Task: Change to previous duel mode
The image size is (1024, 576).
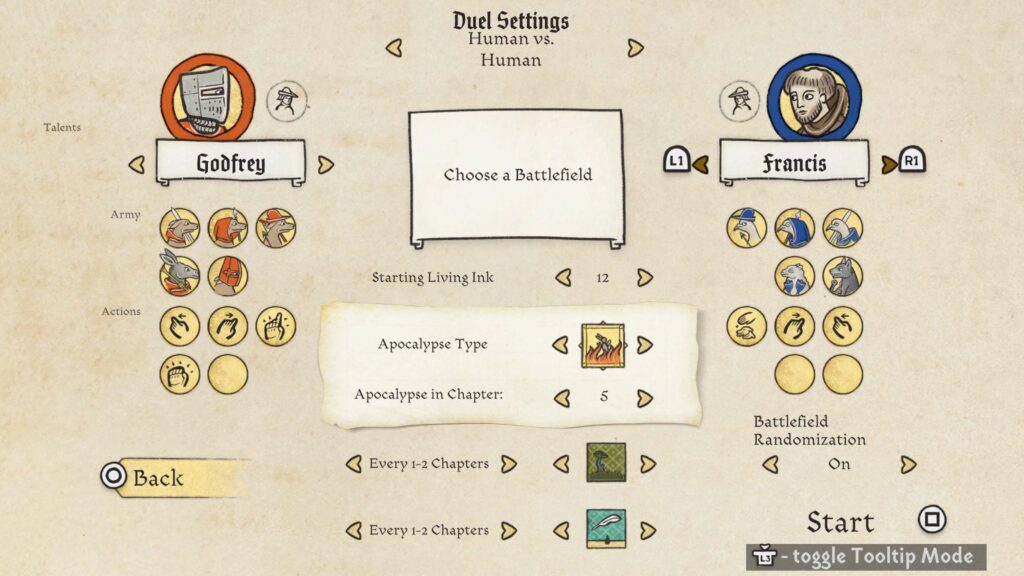Action: [x=394, y=48]
